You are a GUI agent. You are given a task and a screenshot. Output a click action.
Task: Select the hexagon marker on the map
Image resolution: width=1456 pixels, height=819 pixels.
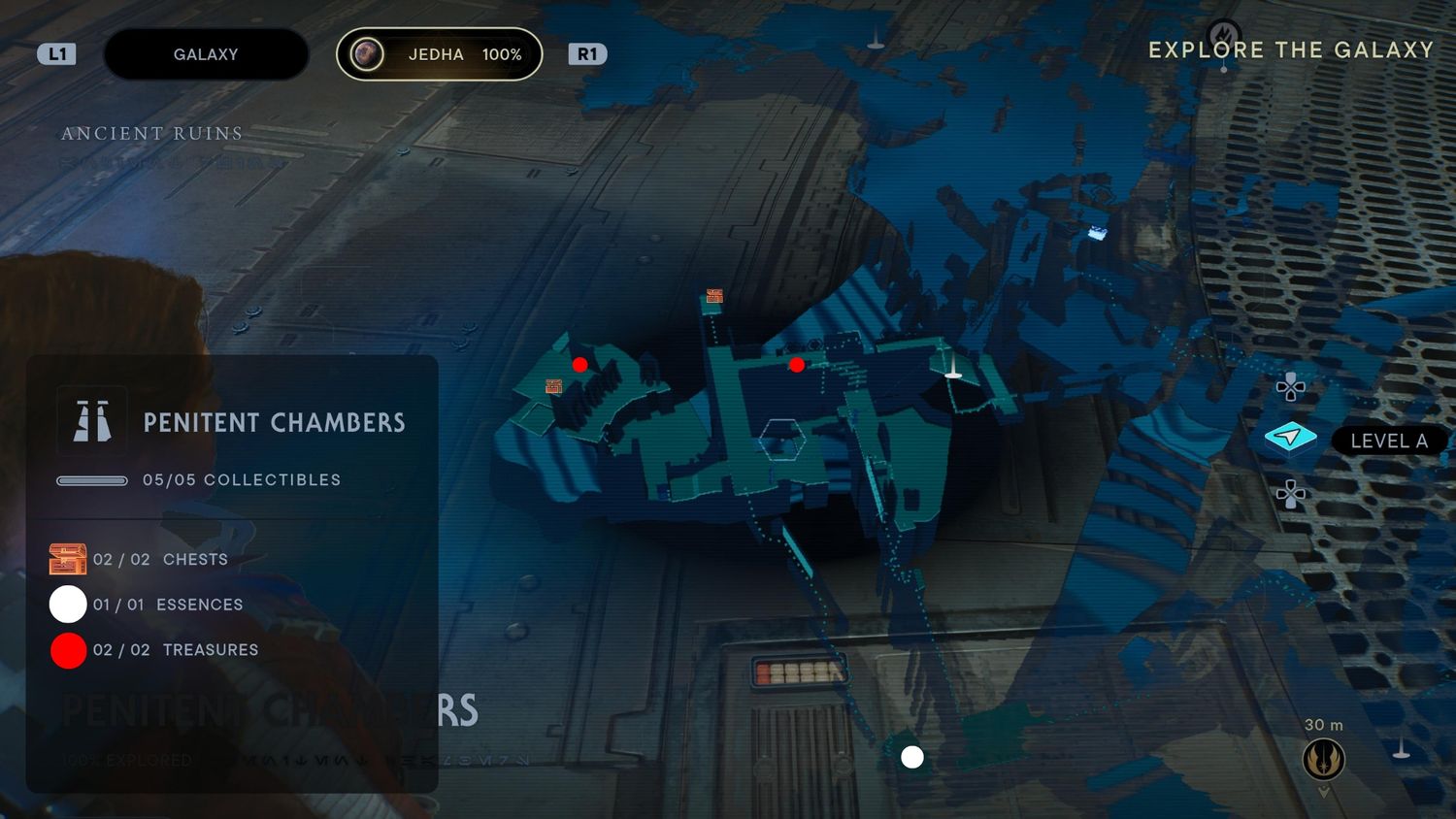[781, 439]
